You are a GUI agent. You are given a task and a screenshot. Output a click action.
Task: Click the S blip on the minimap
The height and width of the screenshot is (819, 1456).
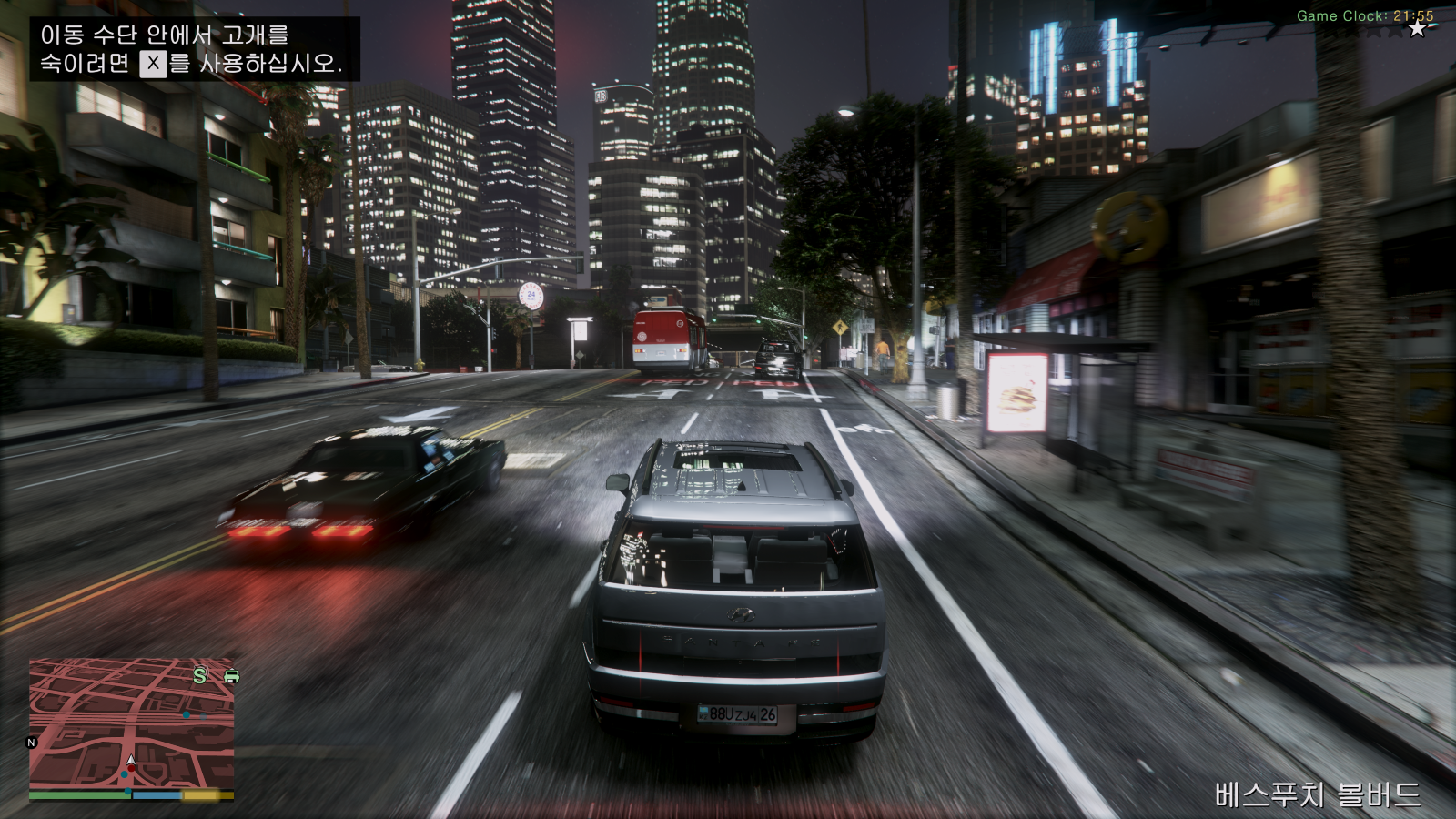coord(198,674)
